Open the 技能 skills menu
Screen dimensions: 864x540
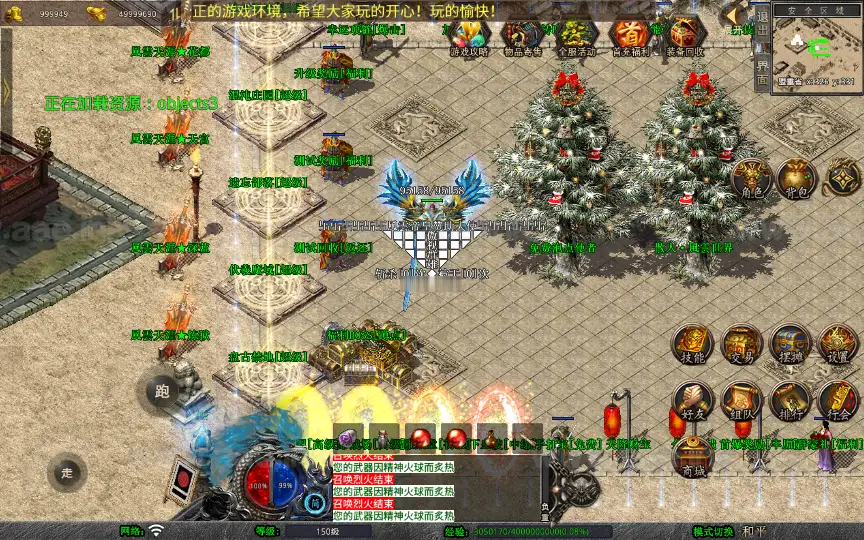[x=692, y=345]
